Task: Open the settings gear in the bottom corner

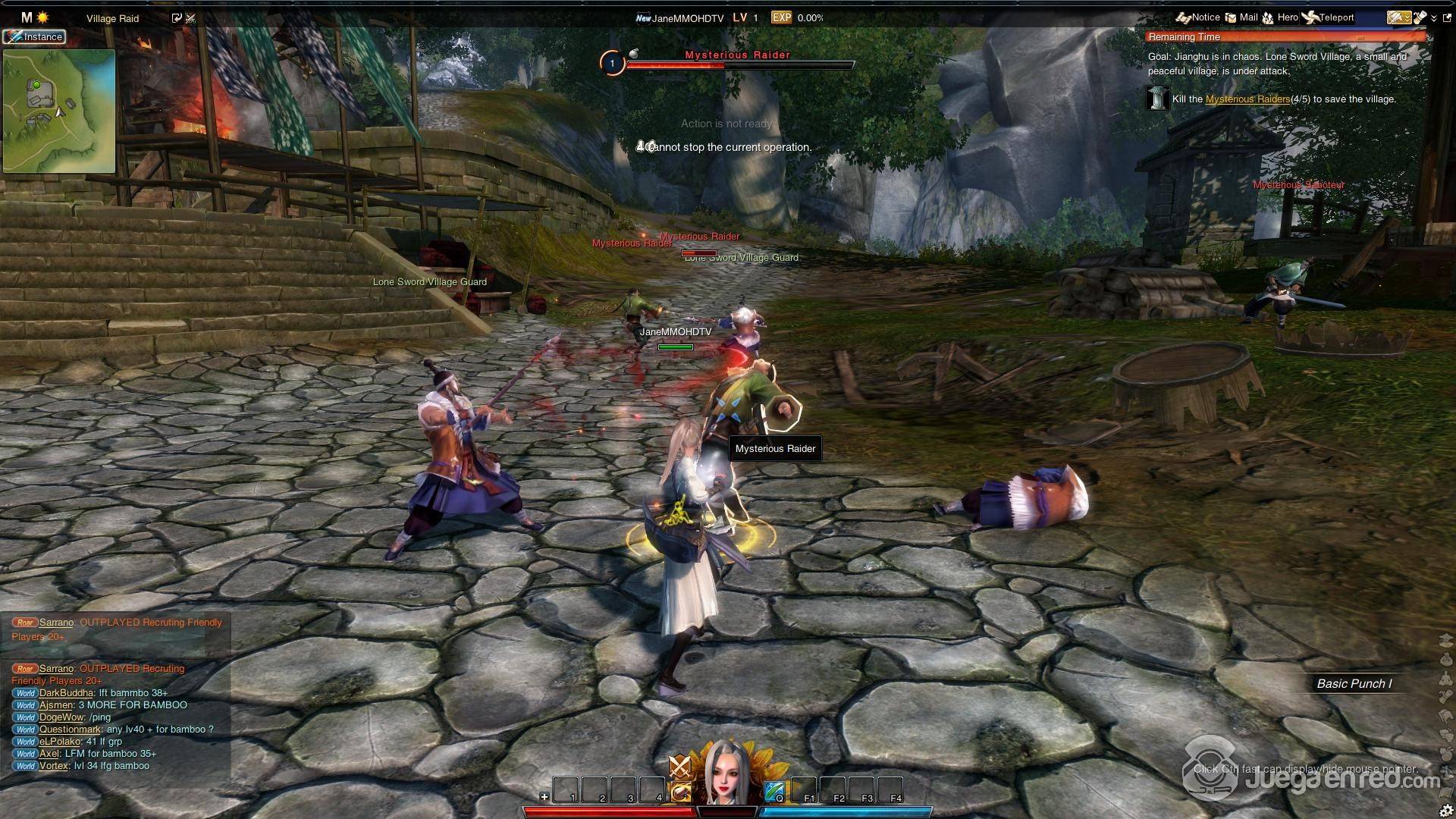Action: point(1446,809)
